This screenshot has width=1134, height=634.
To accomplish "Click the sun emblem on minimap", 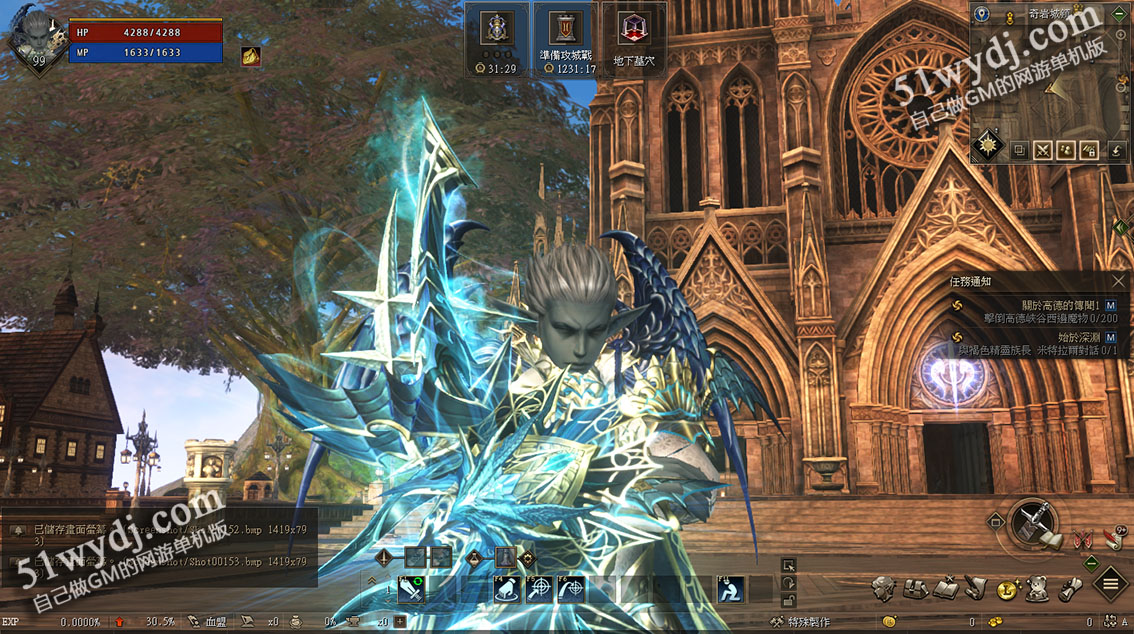I will point(988,145).
